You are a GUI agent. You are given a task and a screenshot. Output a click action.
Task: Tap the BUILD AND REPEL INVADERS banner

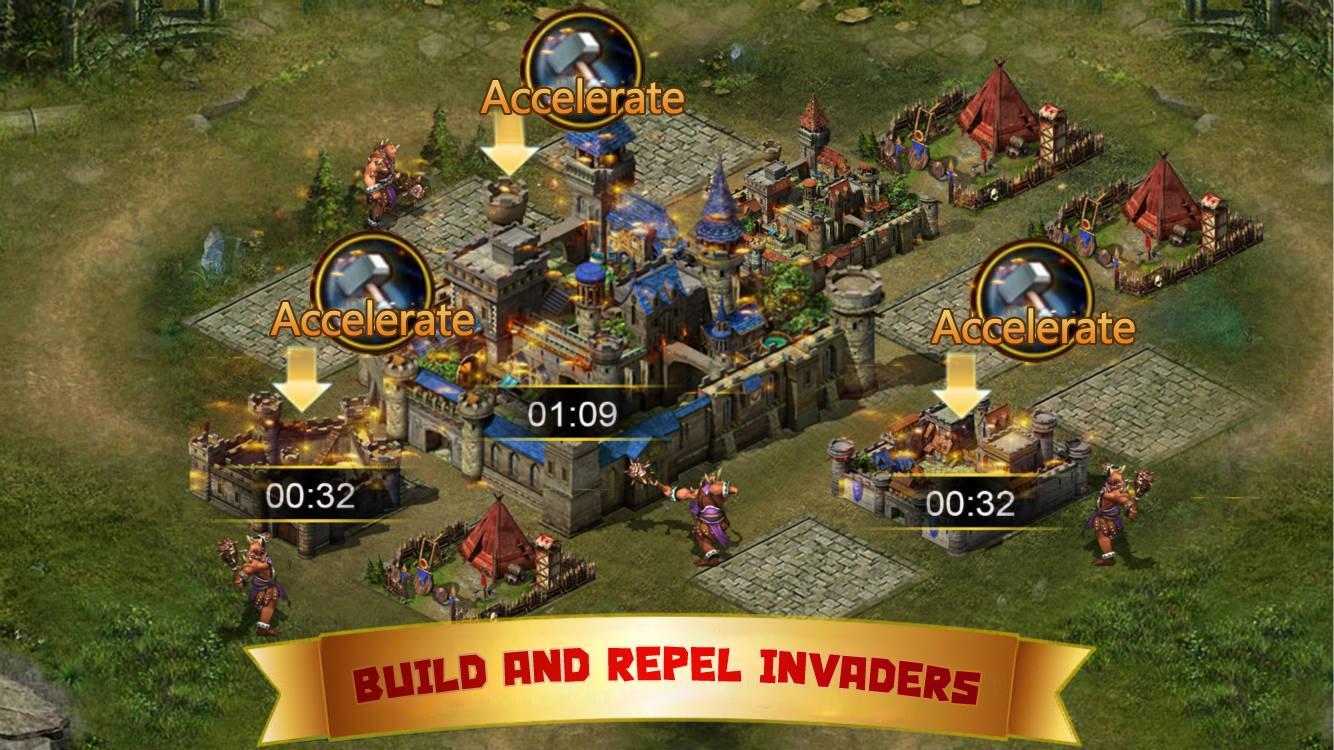tap(665, 674)
